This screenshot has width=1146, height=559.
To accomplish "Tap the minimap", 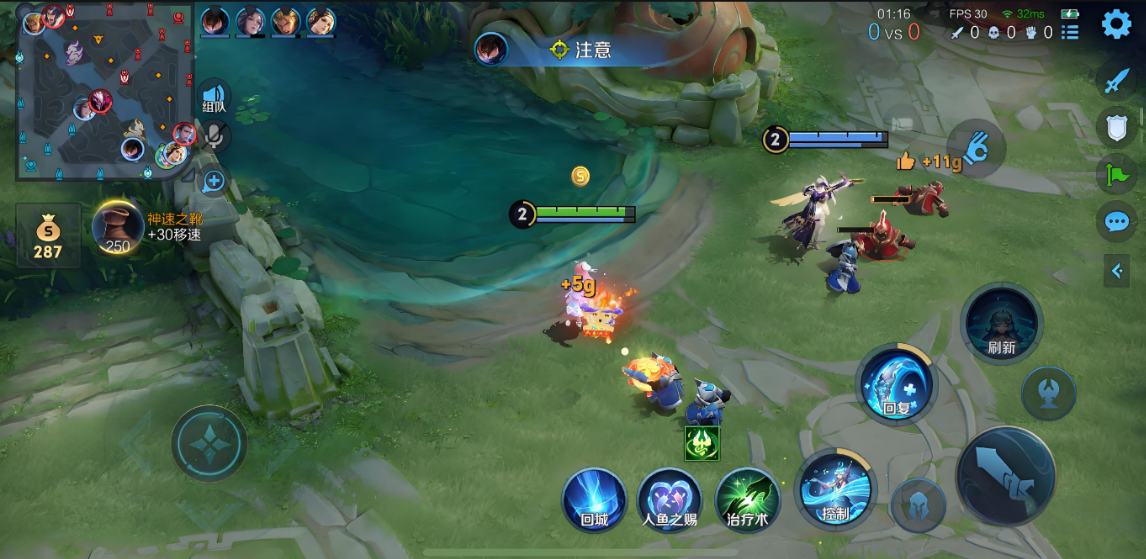I will (x=105, y=92).
